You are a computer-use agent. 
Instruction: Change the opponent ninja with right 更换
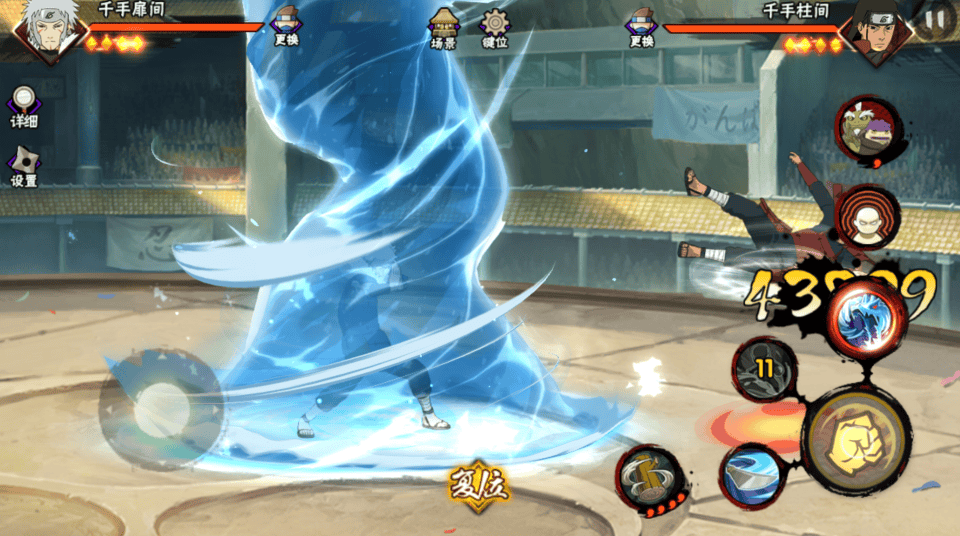641,25
